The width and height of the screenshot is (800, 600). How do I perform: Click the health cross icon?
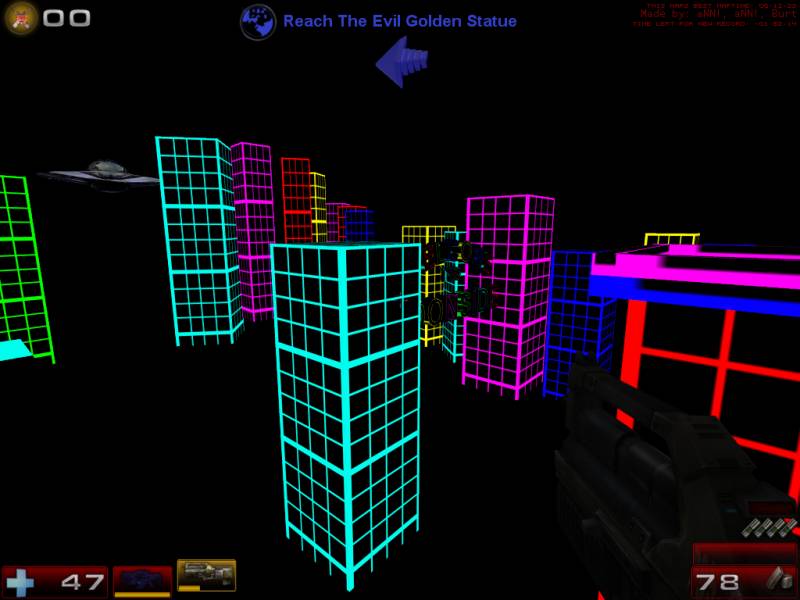[19, 582]
